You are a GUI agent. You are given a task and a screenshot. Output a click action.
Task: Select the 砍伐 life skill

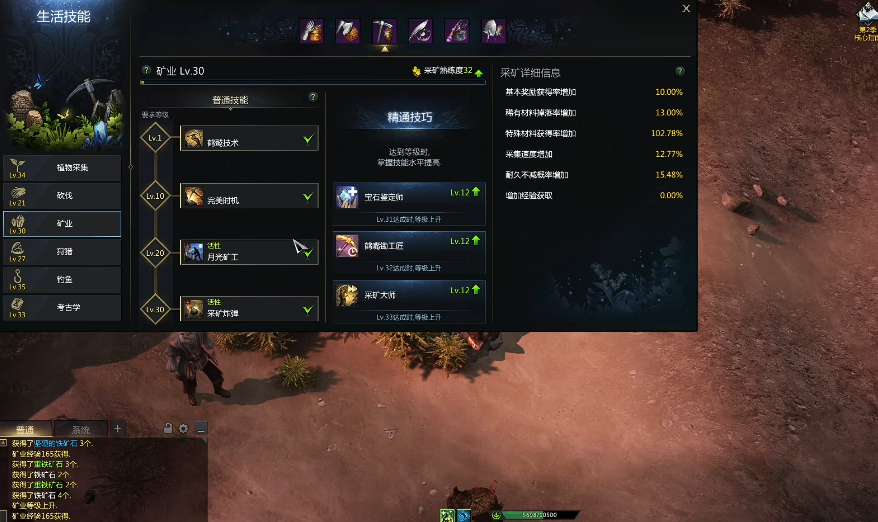click(x=63, y=196)
